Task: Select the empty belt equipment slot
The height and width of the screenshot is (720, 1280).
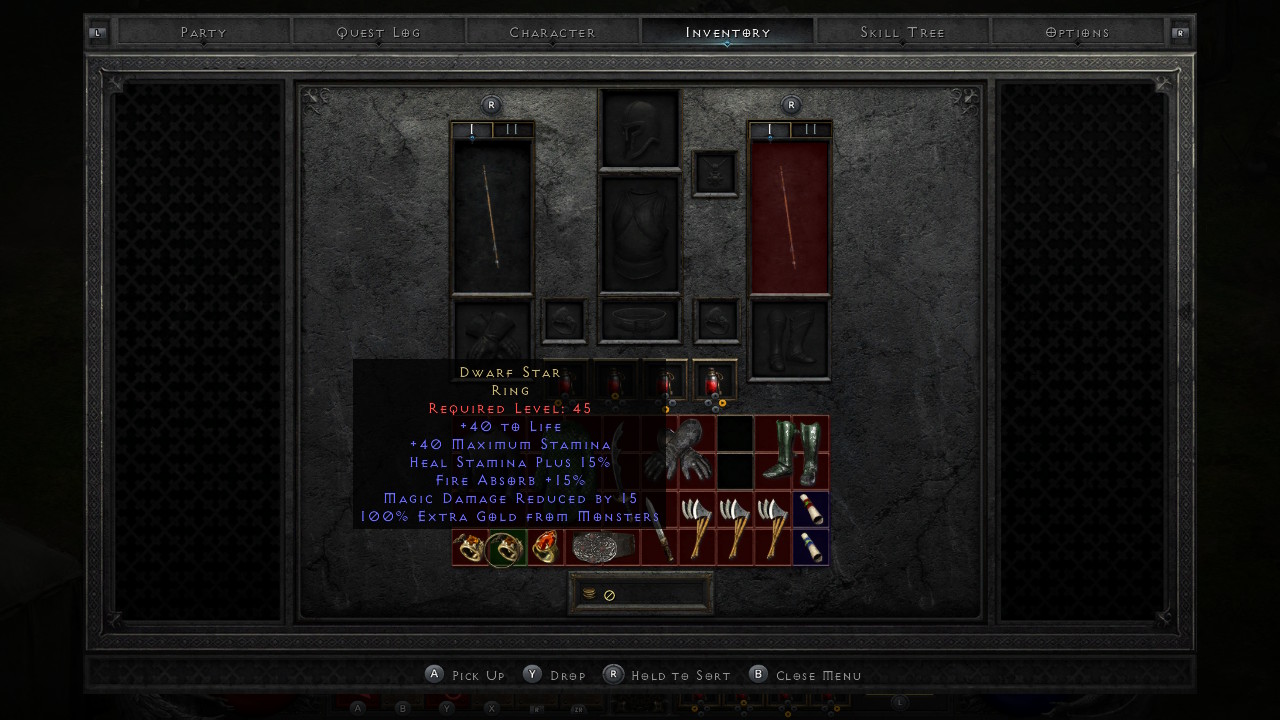Action: click(640, 320)
